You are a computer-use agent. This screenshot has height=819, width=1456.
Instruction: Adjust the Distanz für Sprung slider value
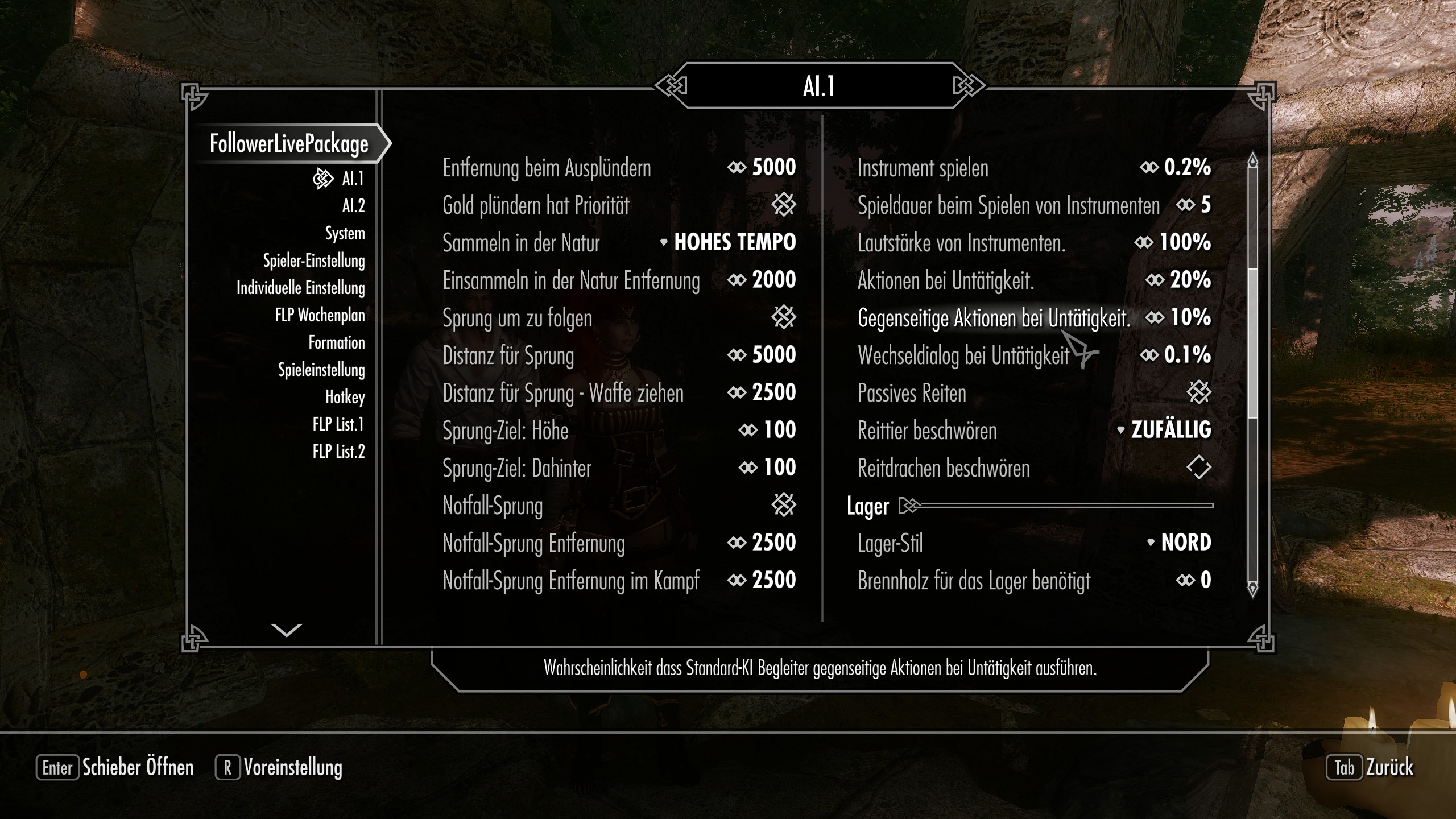(x=762, y=355)
